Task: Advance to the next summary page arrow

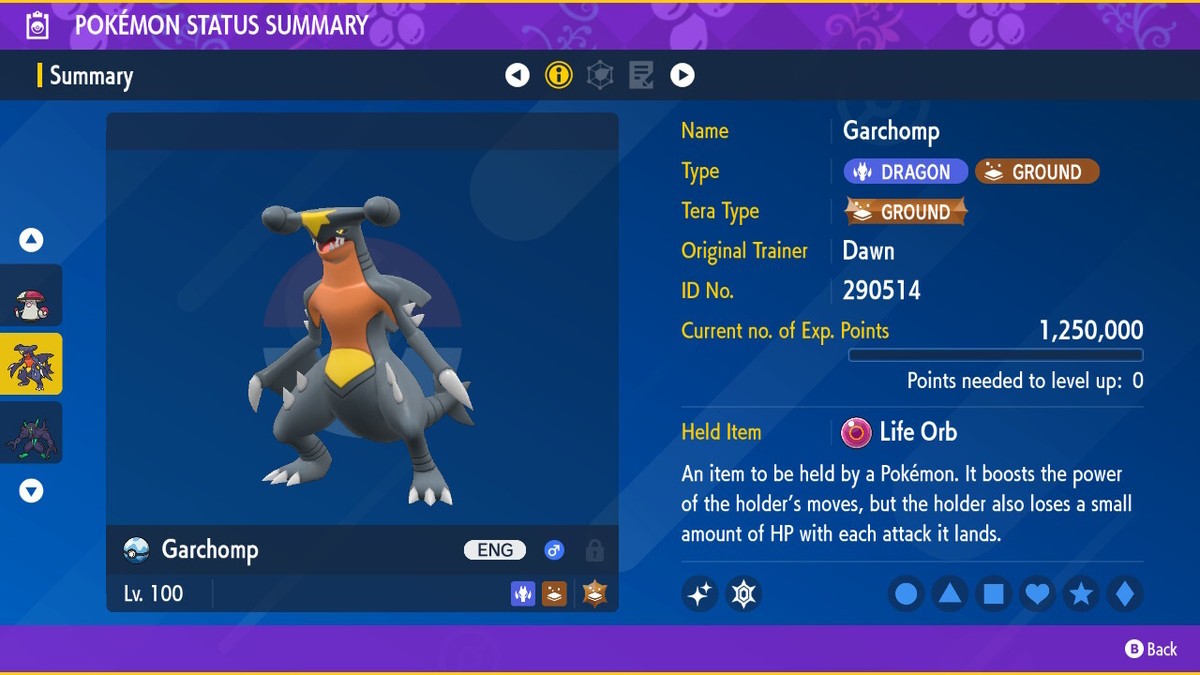Action: [682, 75]
